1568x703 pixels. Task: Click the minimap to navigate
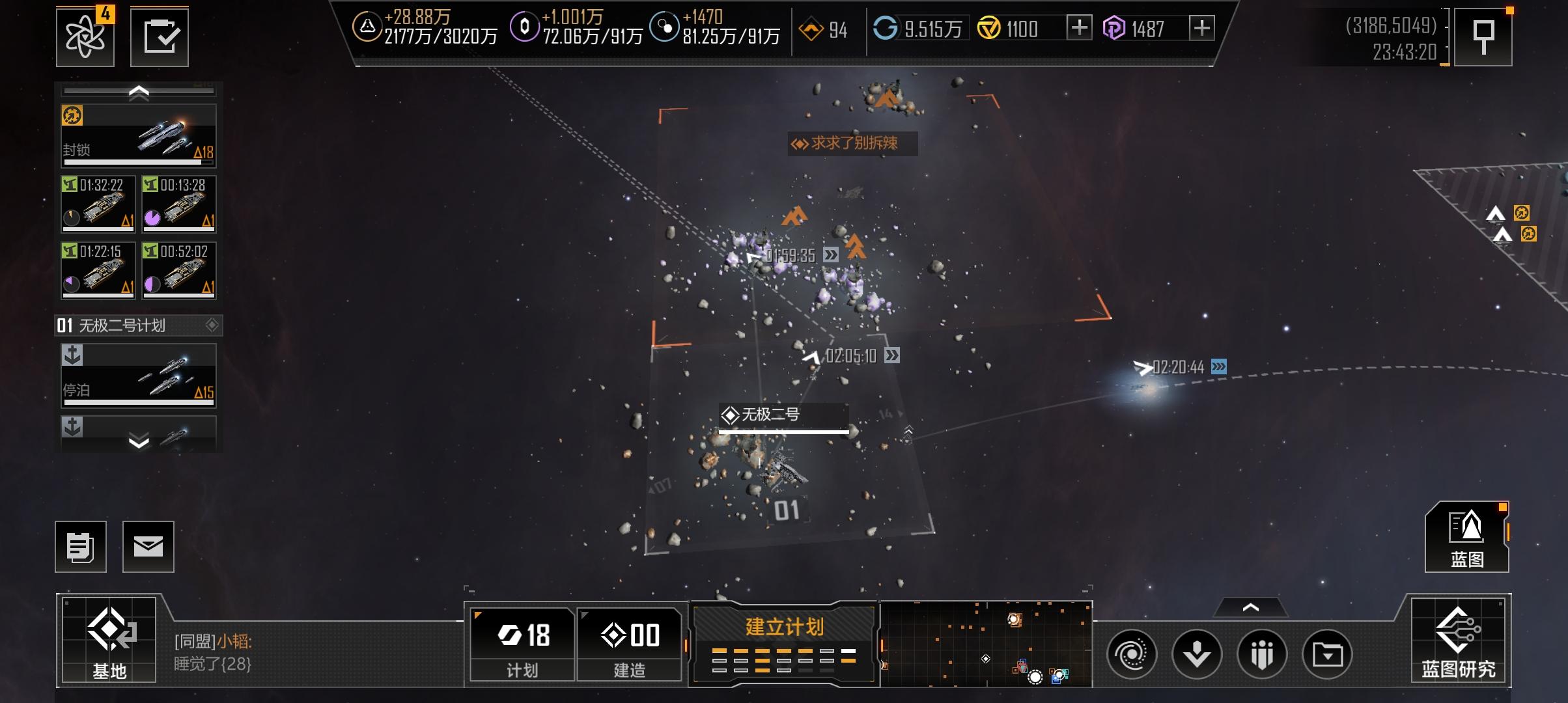pos(986,644)
